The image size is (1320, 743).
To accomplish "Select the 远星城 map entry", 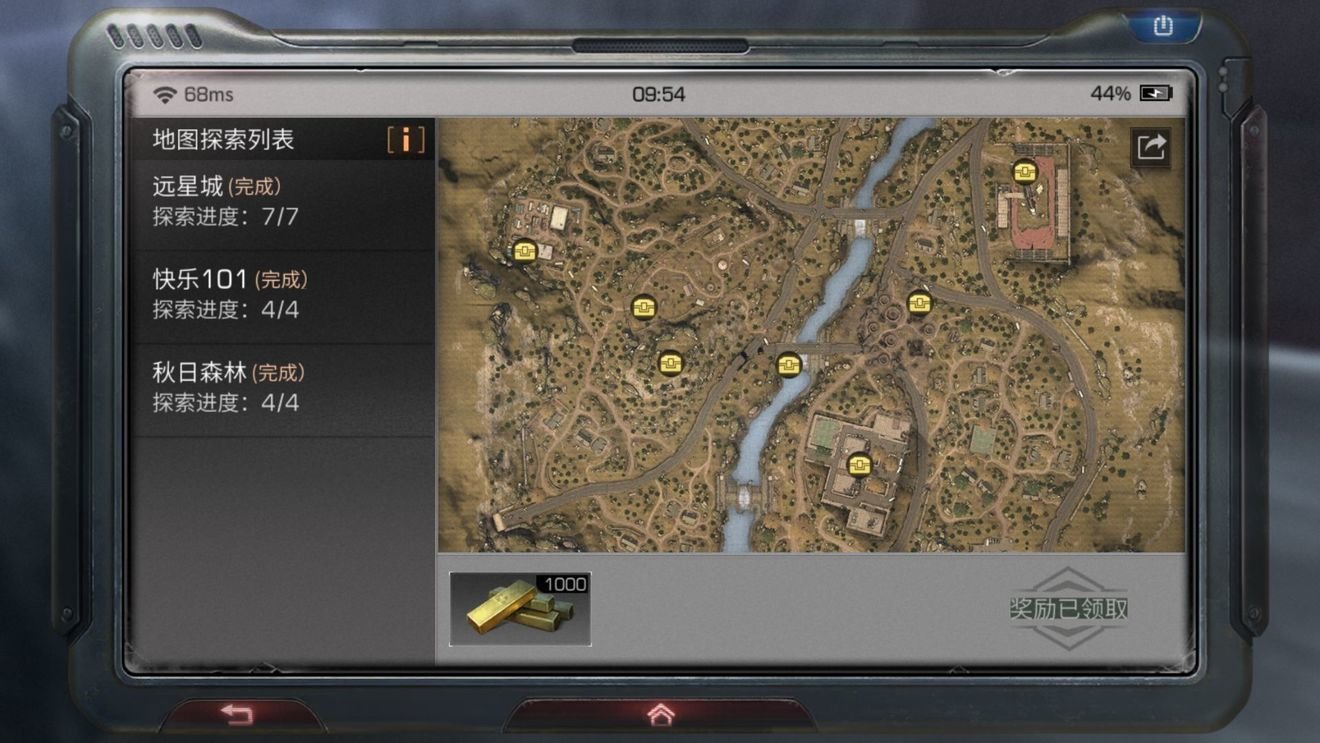I will pos(282,201).
